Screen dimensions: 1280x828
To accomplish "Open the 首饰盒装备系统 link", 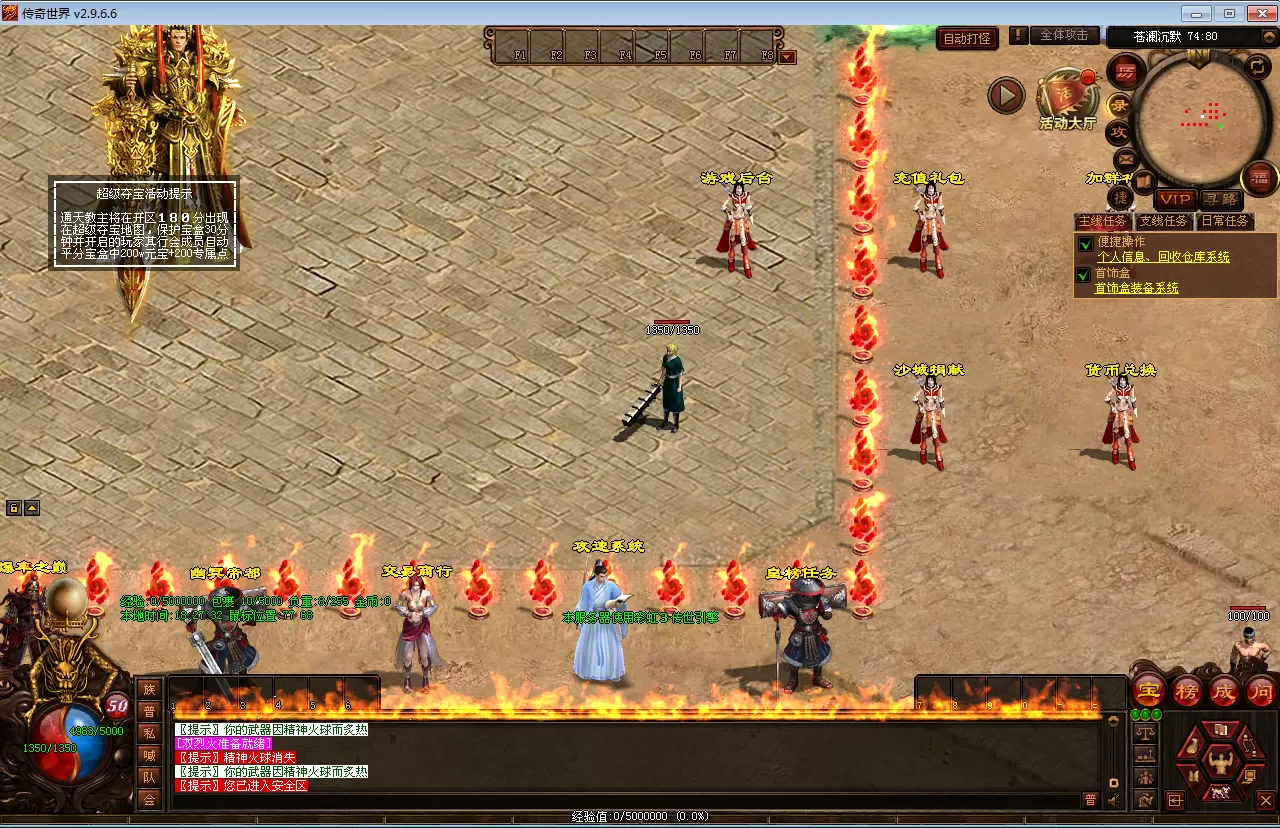I will 1136,288.
